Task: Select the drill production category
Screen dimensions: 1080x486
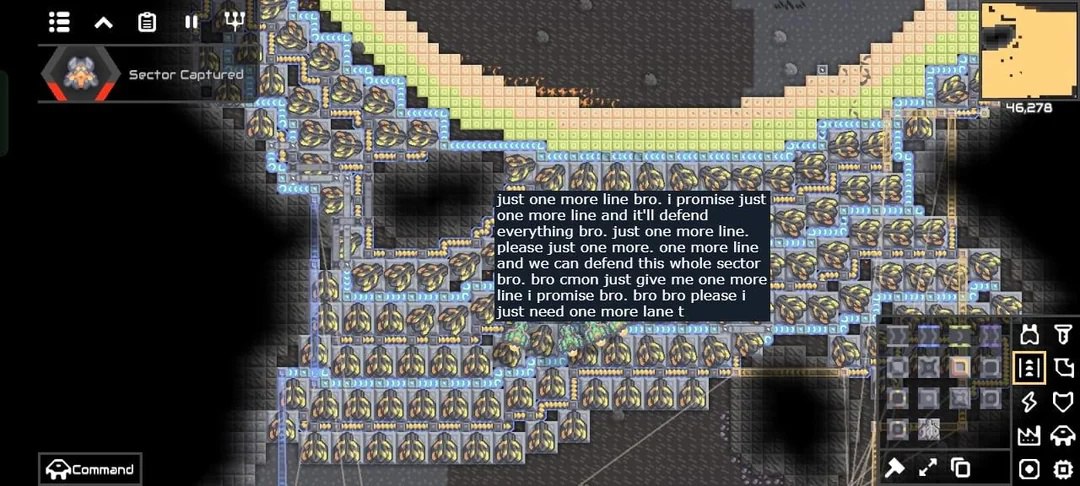Action: (x=1063, y=334)
